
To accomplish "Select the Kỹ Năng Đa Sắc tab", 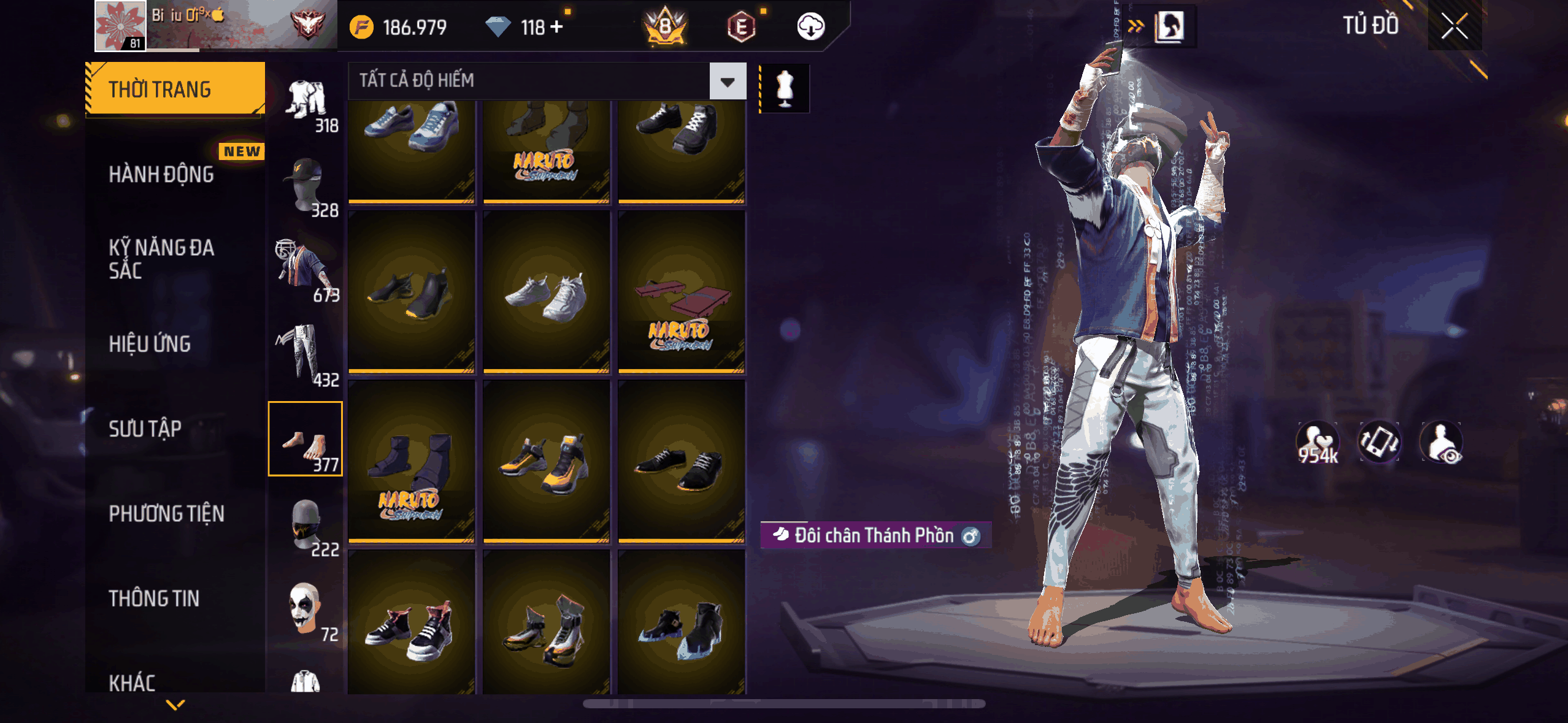I will pyautogui.click(x=162, y=259).
